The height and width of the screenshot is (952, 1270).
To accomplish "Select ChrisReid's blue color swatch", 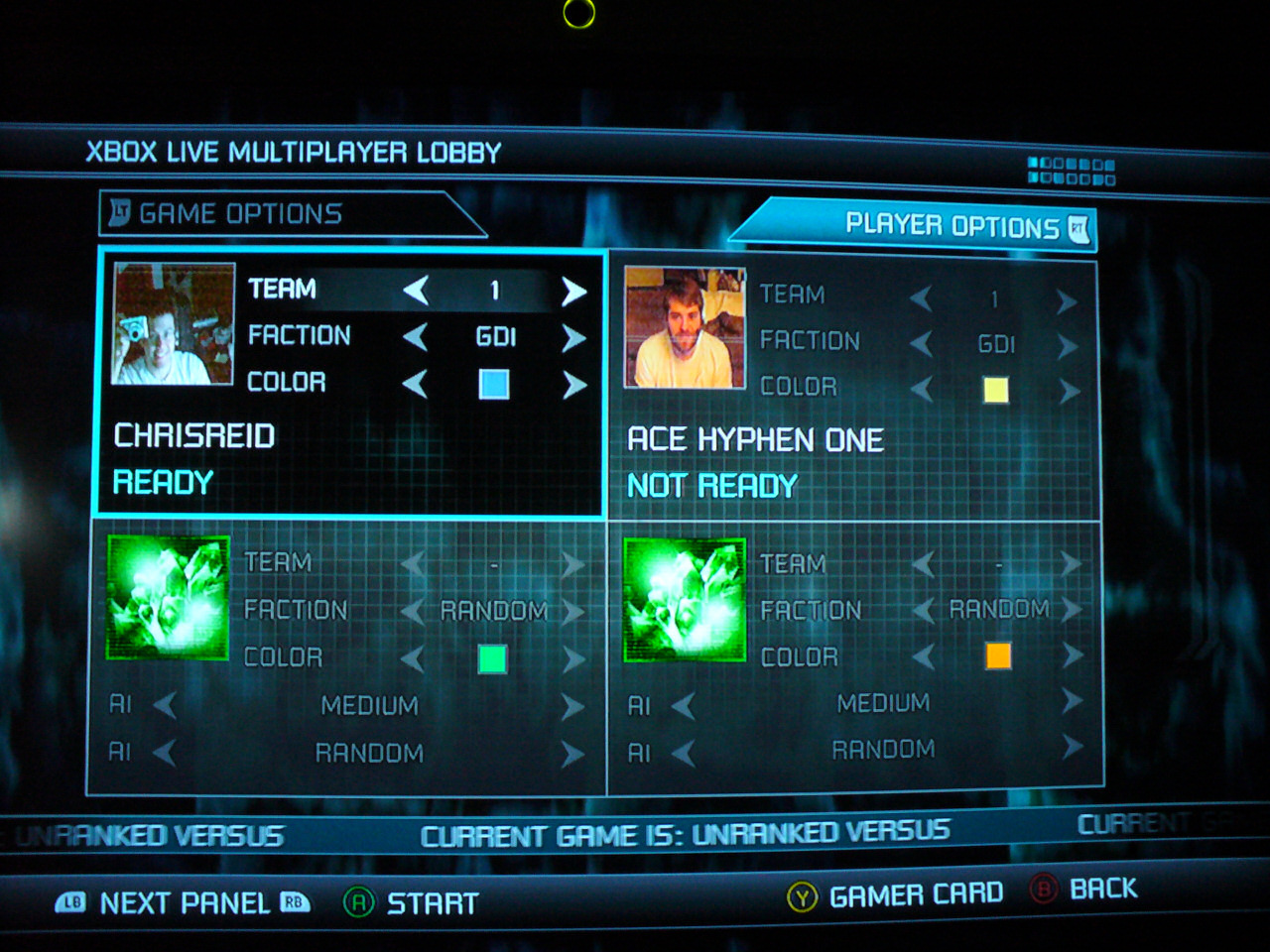I will (494, 384).
